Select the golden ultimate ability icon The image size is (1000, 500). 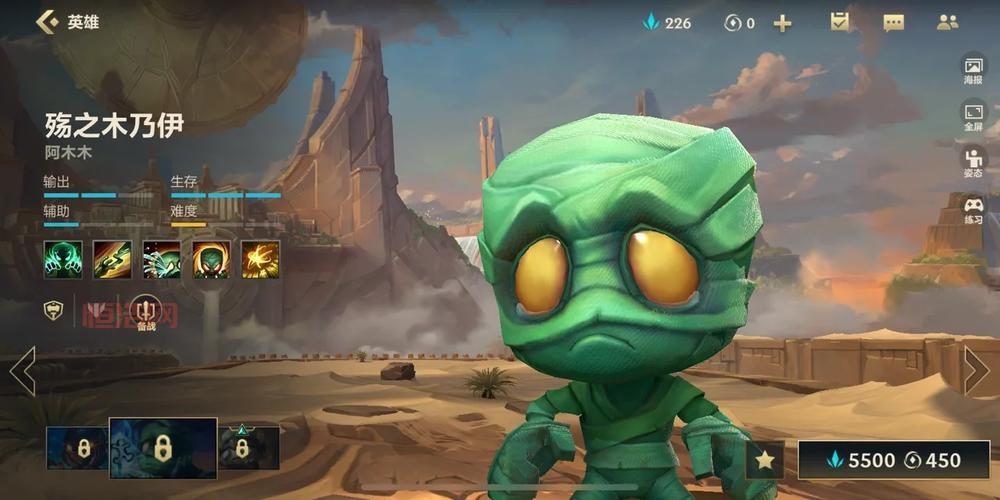click(260, 259)
